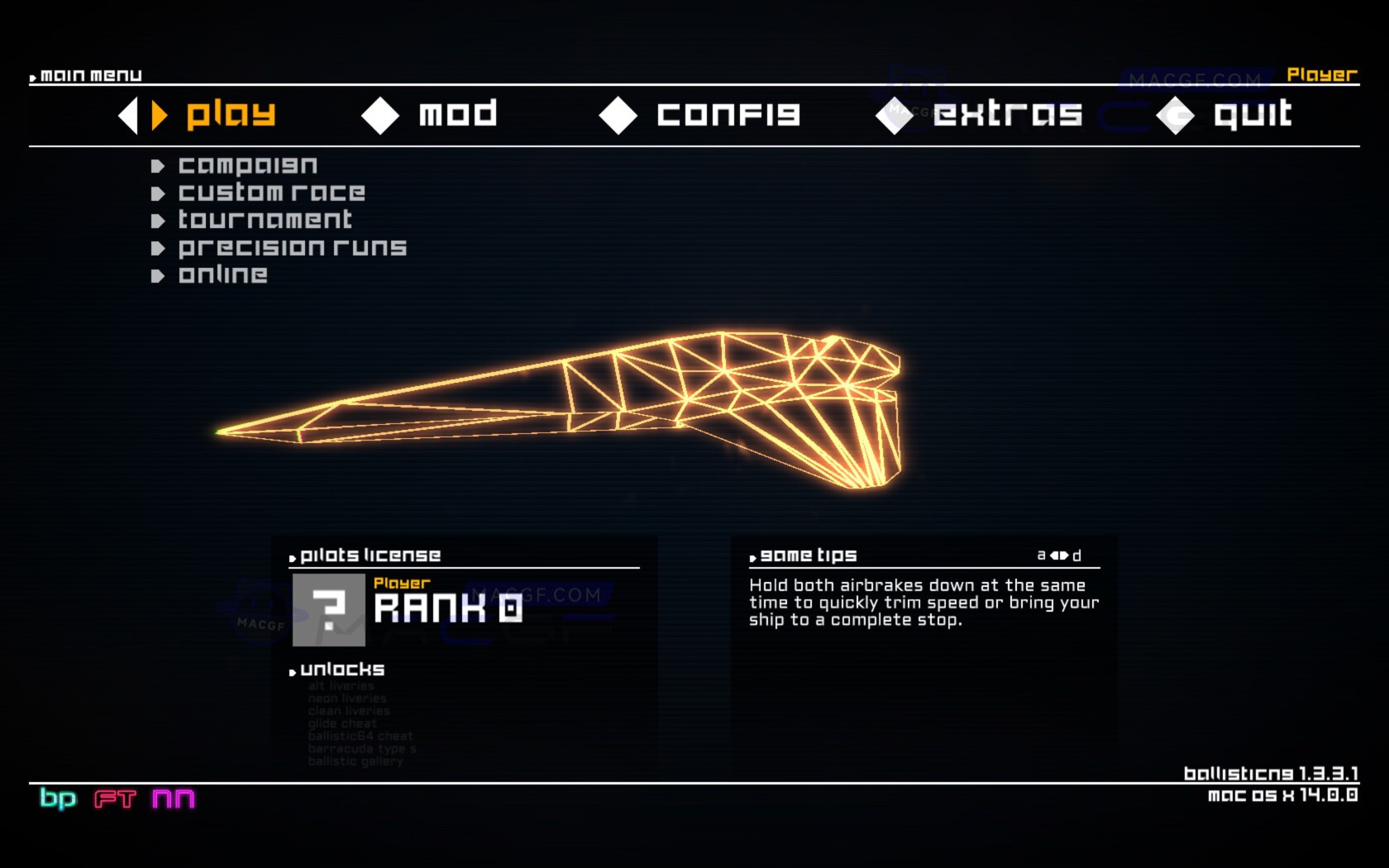Select online multiplayer
Viewport: 1389px width, 868px height.
[222, 274]
